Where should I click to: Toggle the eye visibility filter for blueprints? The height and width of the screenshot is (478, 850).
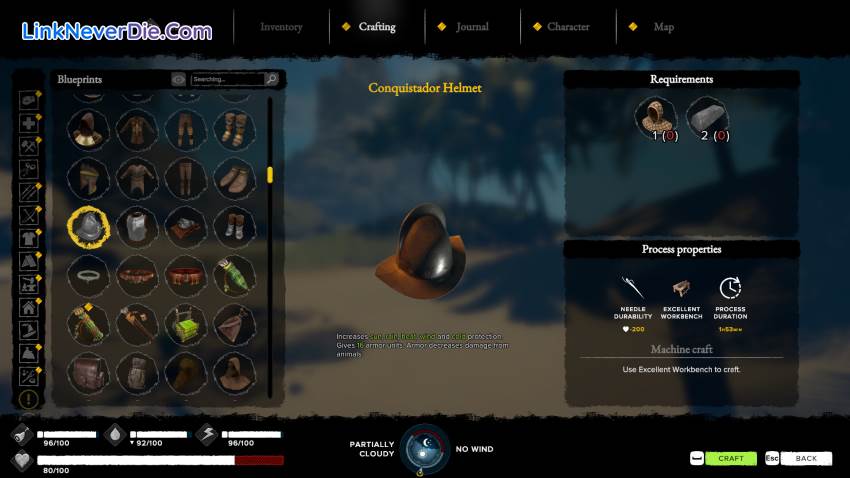pyautogui.click(x=178, y=79)
